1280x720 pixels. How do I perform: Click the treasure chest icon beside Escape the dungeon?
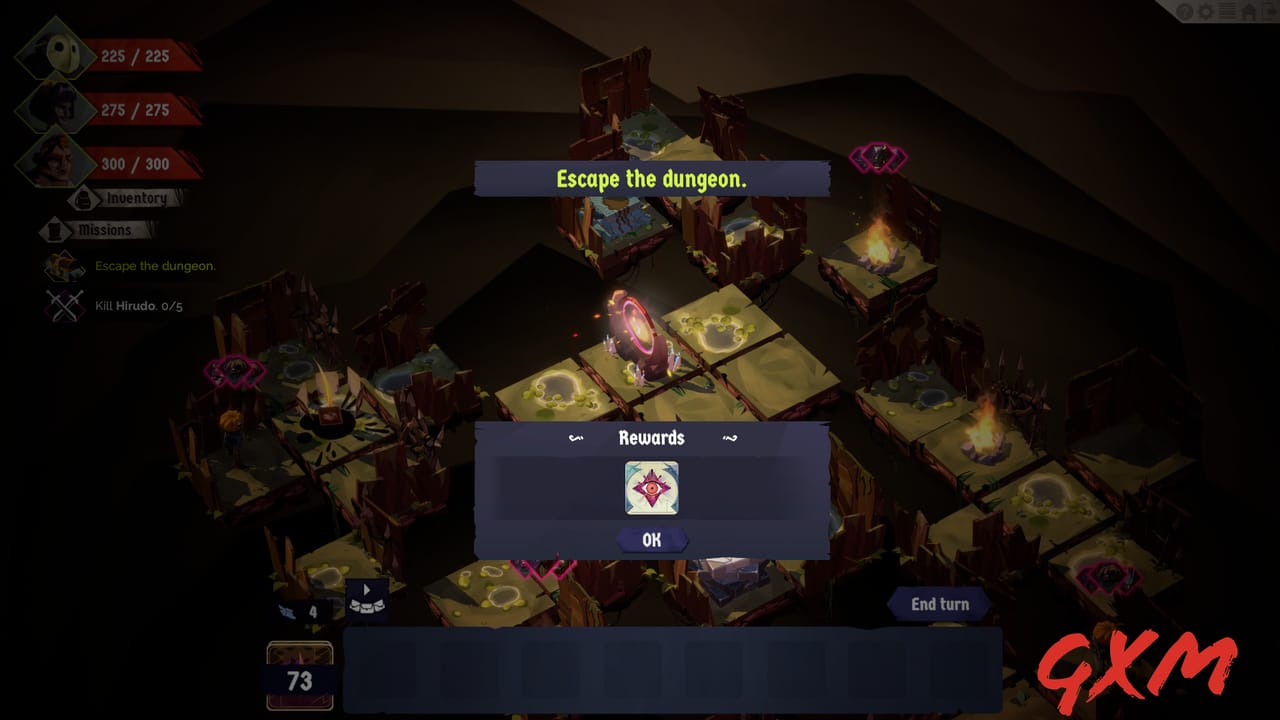click(63, 265)
